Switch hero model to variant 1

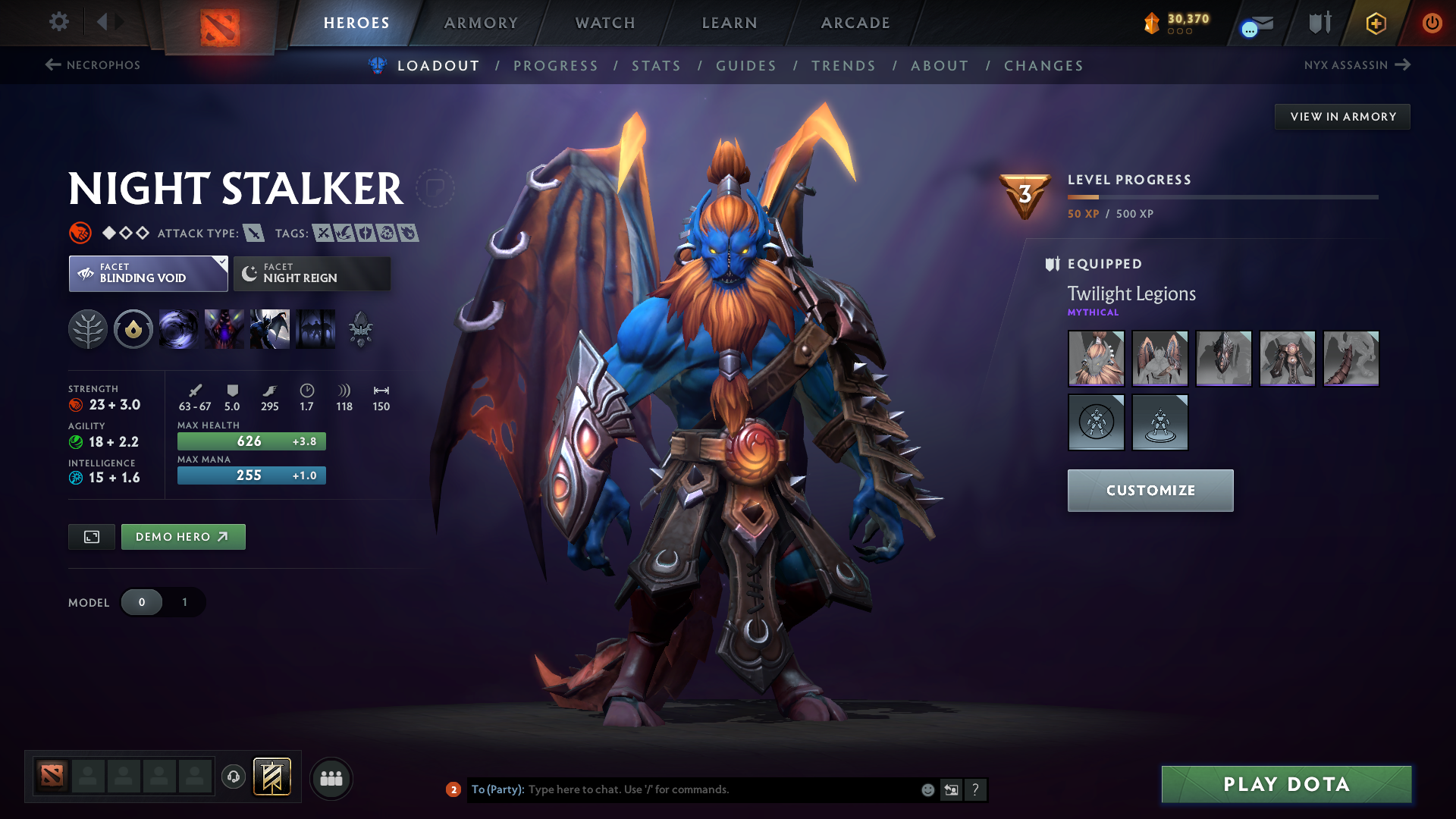pos(184,602)
